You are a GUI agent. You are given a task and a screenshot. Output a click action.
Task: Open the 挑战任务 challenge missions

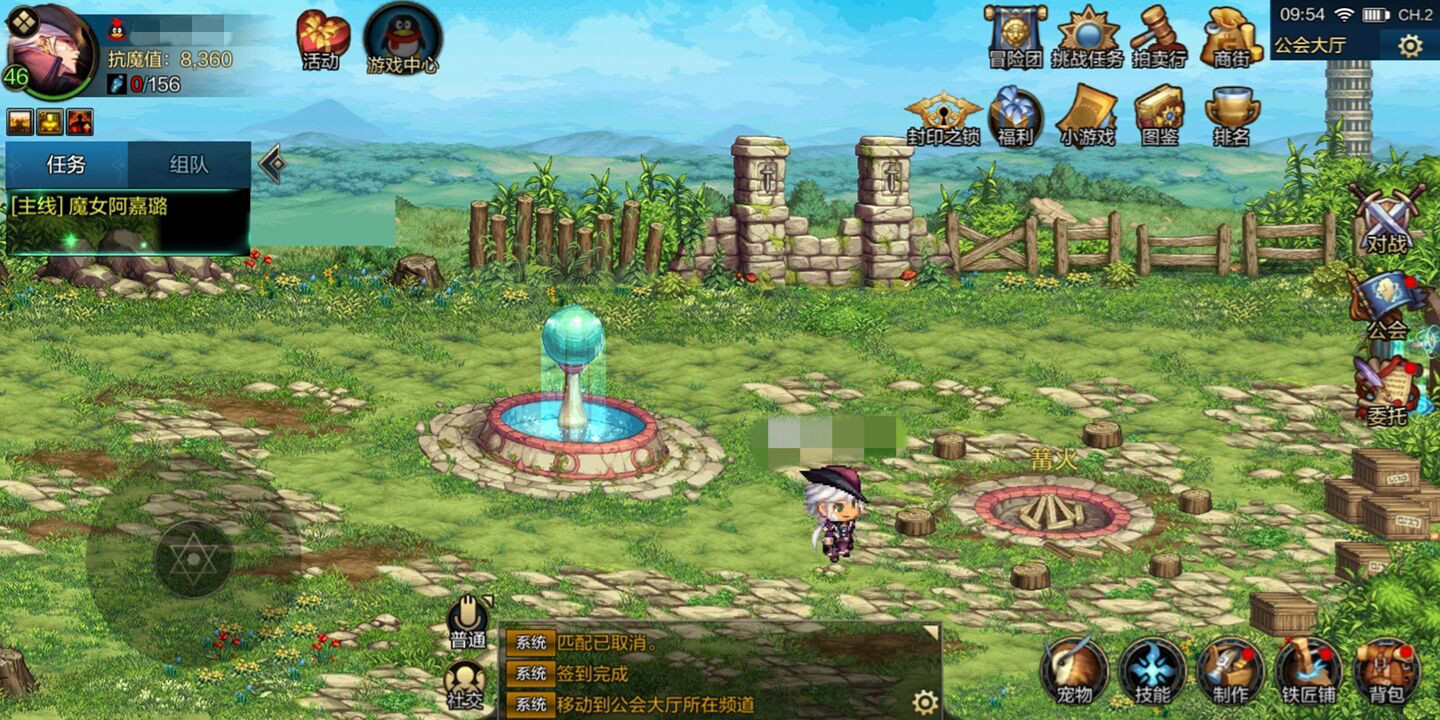(x=1087, y=36)
